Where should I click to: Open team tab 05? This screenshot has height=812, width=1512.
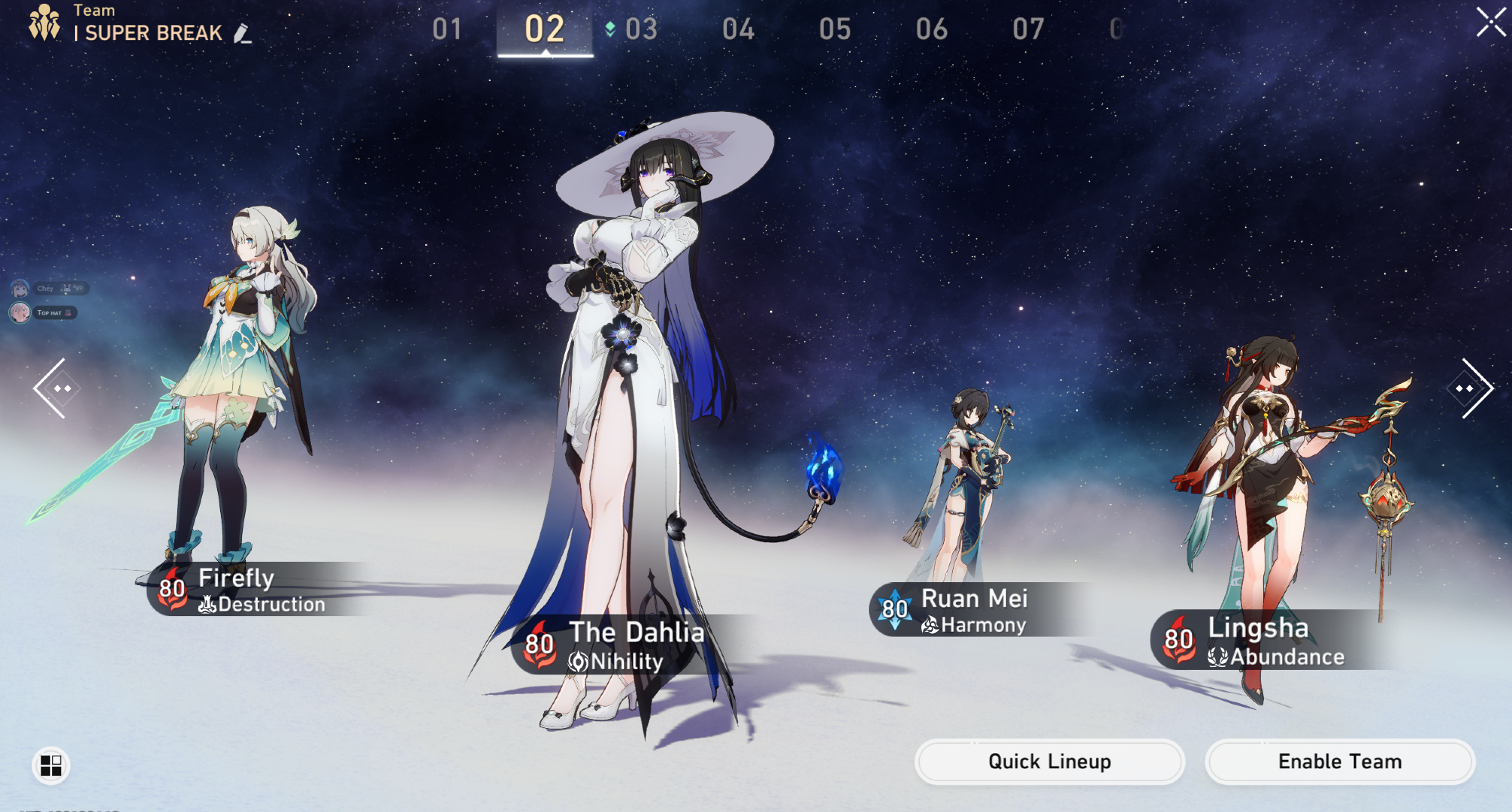click(835, 29)
